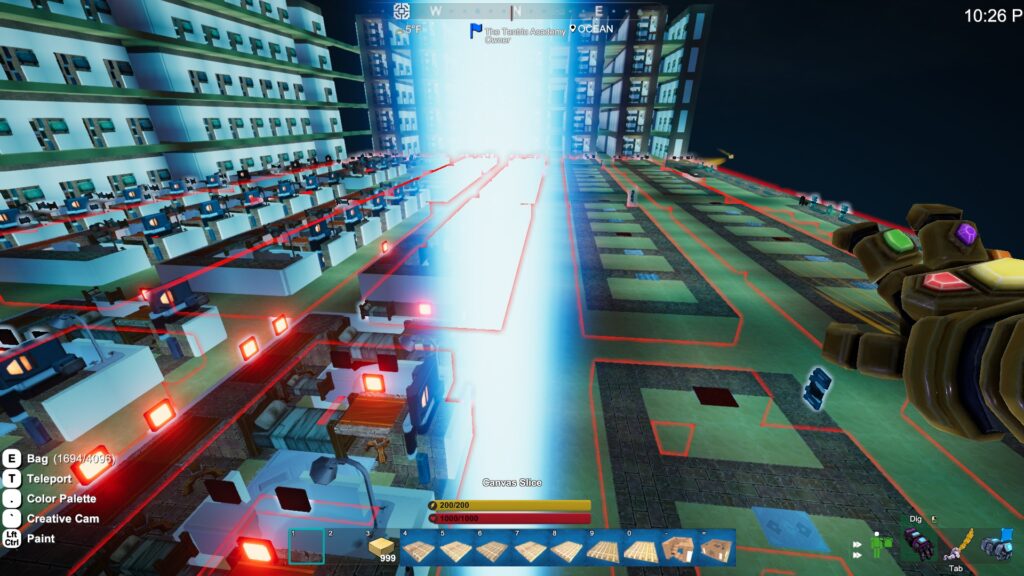Activate the purple Dig gauntlet tool
The width and height of the screenshot is (1024, 576).
[x=918, y=545]
